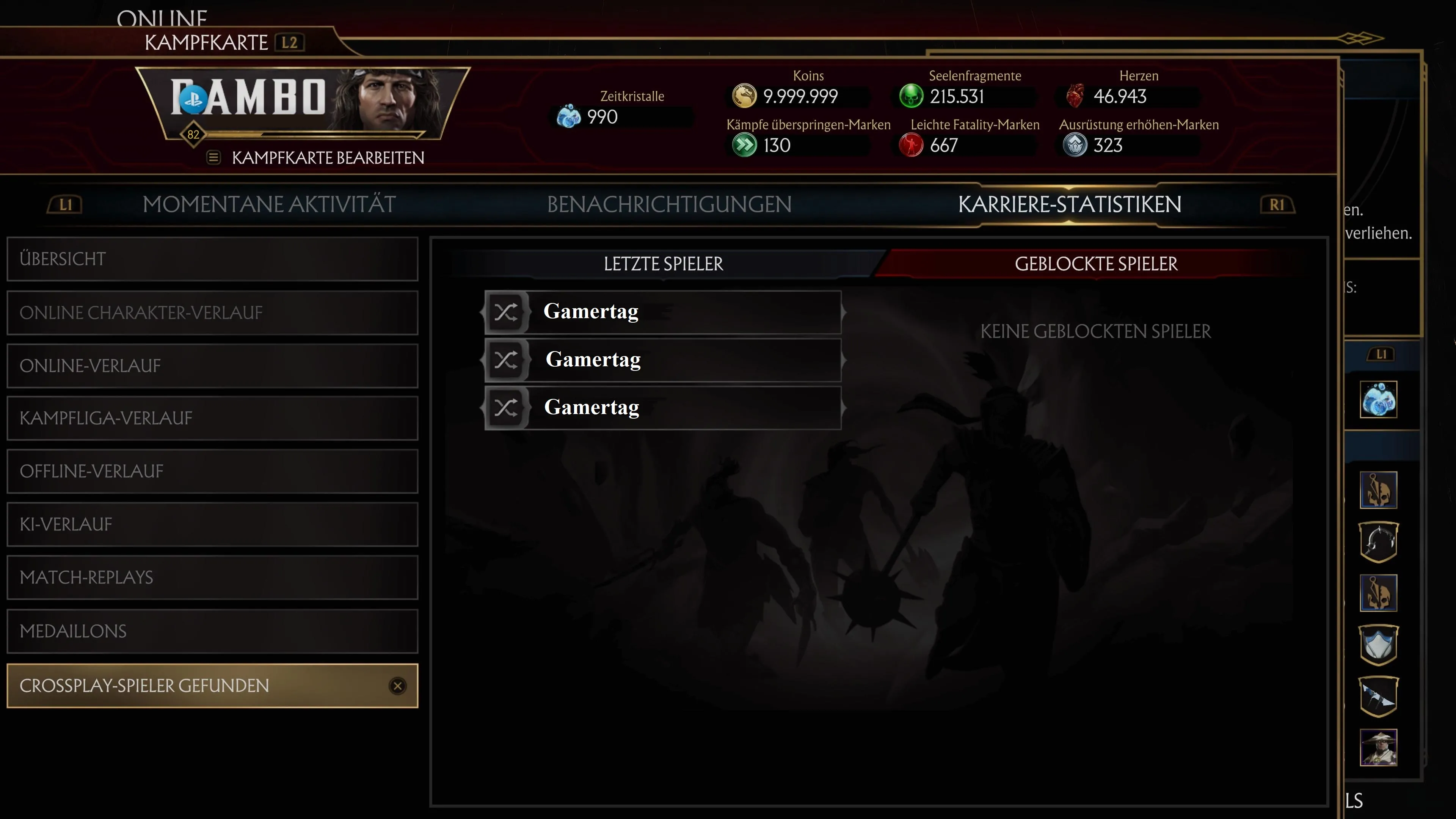Select Match-Replays

coord(212,577)
